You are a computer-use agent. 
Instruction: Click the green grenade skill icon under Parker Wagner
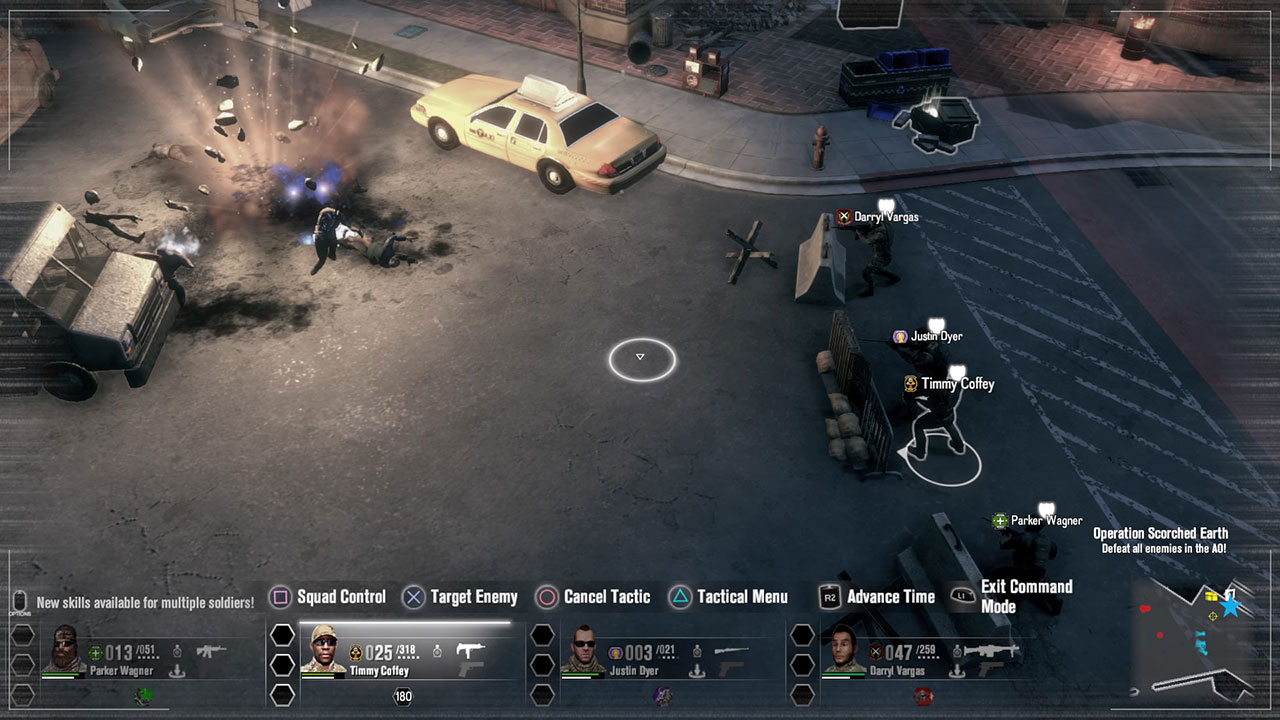click(141, 696)
